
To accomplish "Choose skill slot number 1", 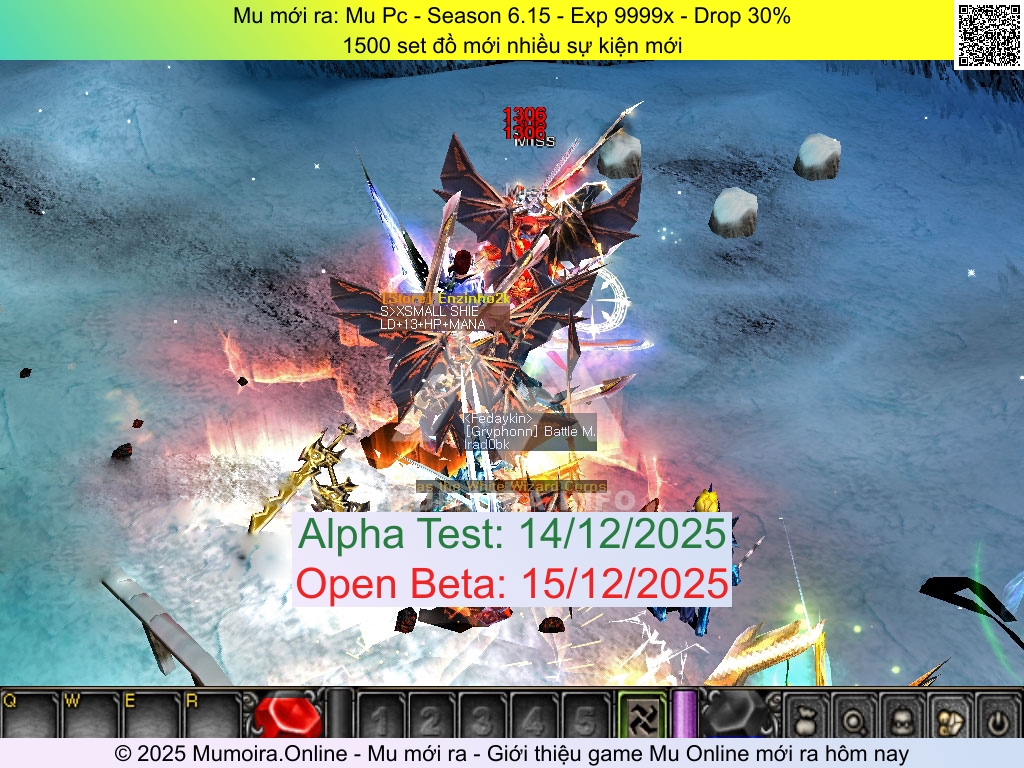I will [x=381, y=716].
